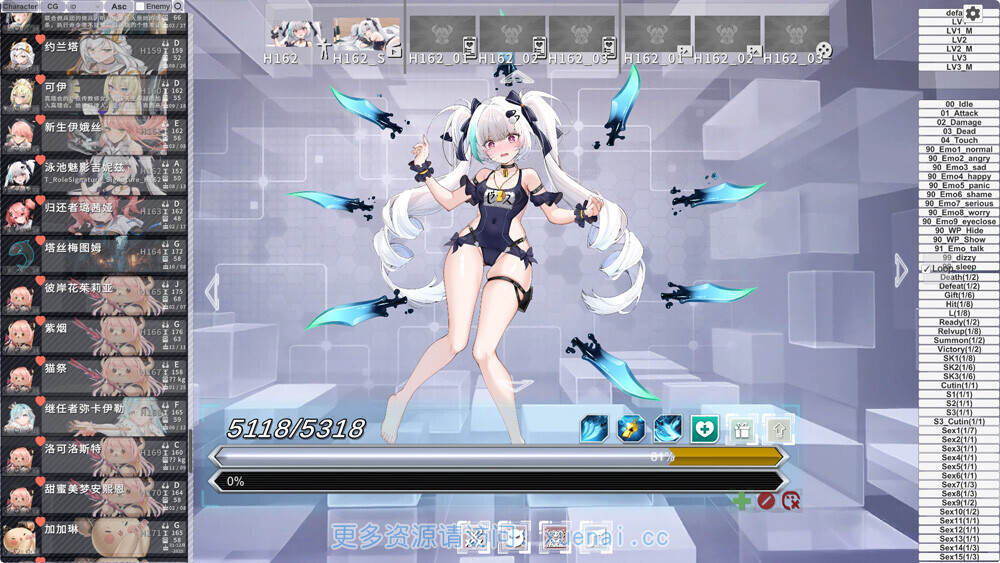Select the Victory(1/2) animation entry
This screenshot has width=1000, height=563.
[959, 349]
